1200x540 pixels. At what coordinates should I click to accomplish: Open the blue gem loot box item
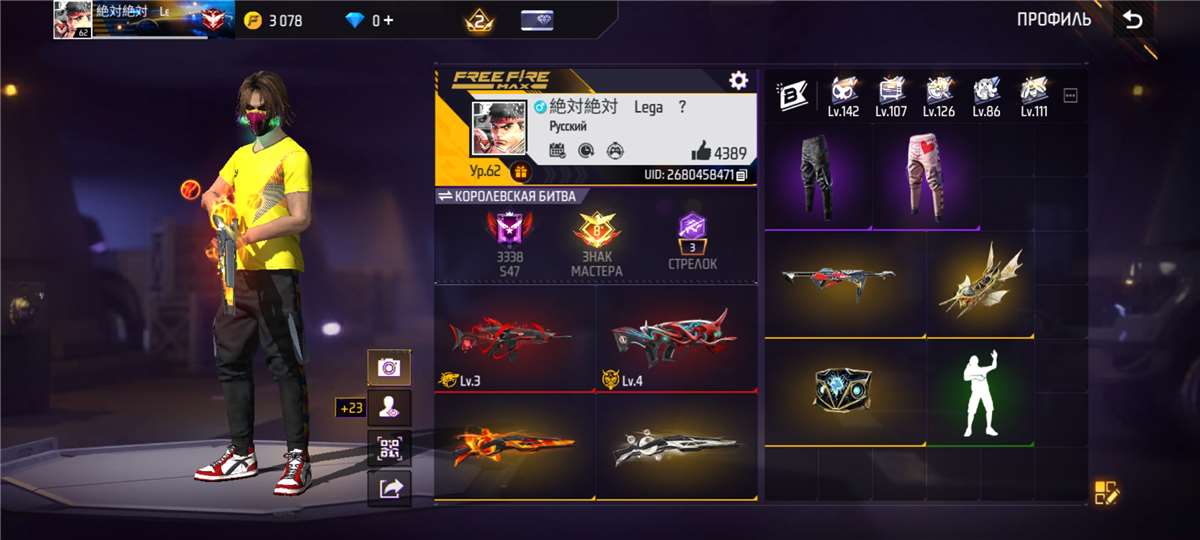tap(844, 393)
